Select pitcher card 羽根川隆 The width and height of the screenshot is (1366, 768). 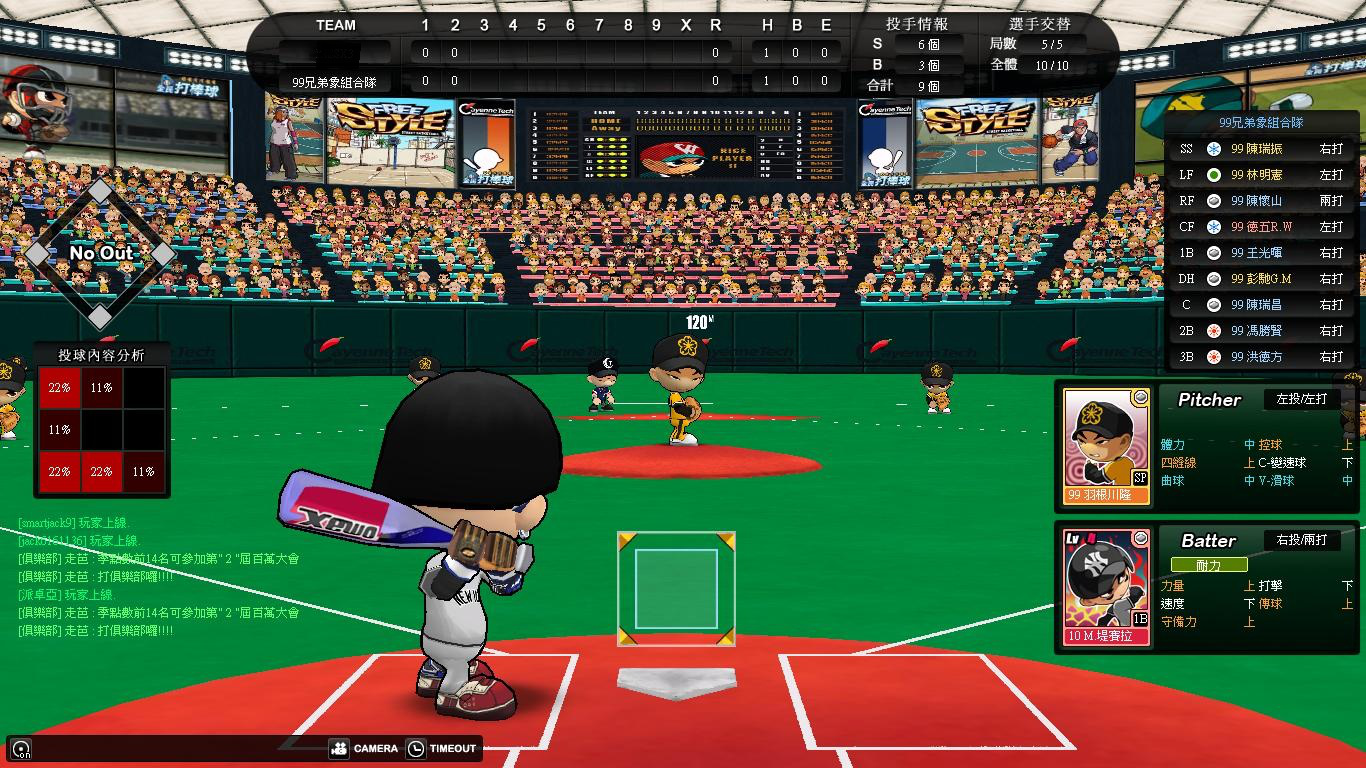tap(1105, 446)
